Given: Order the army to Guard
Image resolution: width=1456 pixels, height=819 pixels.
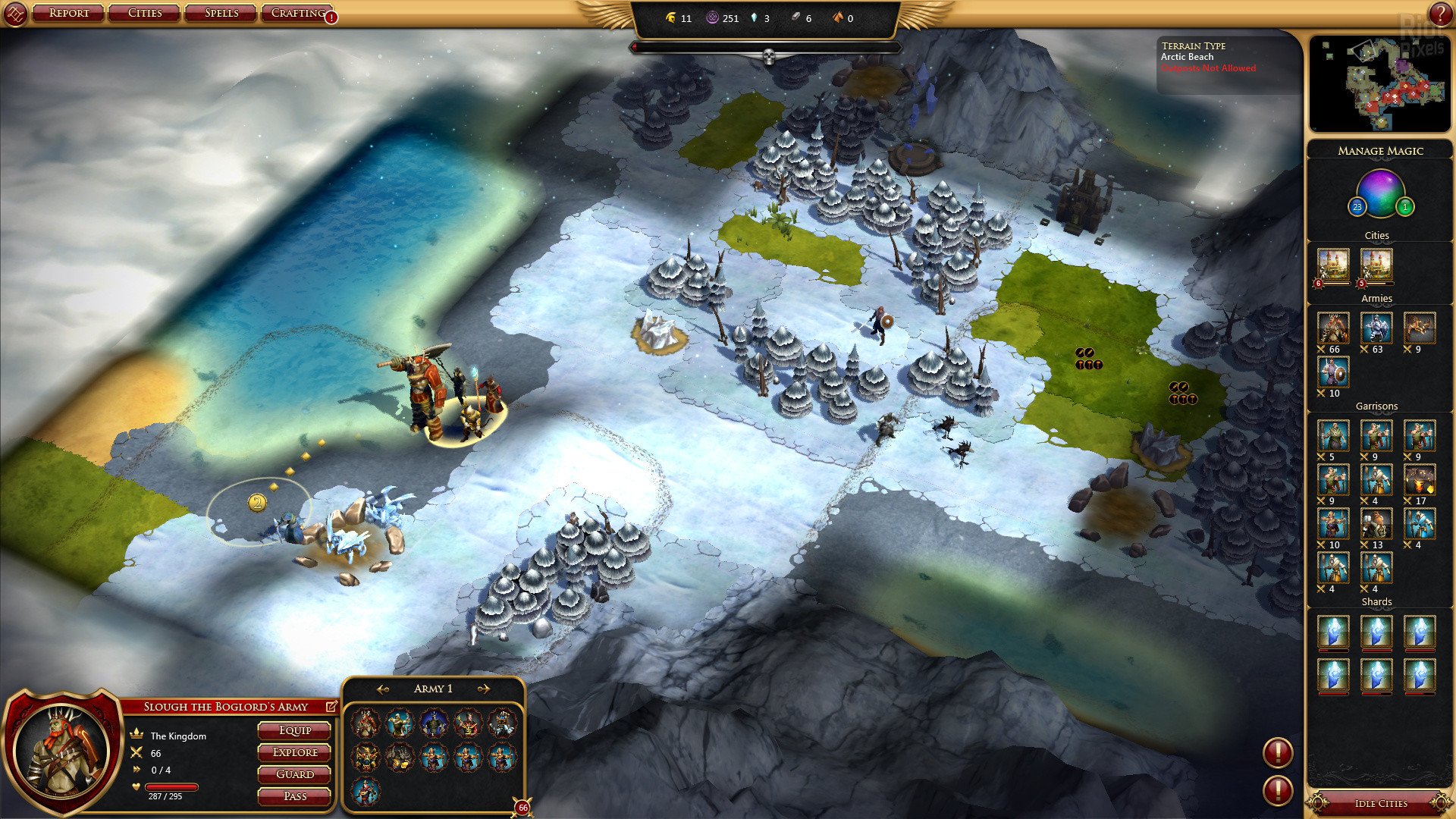Looking at the screenshot, I should point(294,774).
